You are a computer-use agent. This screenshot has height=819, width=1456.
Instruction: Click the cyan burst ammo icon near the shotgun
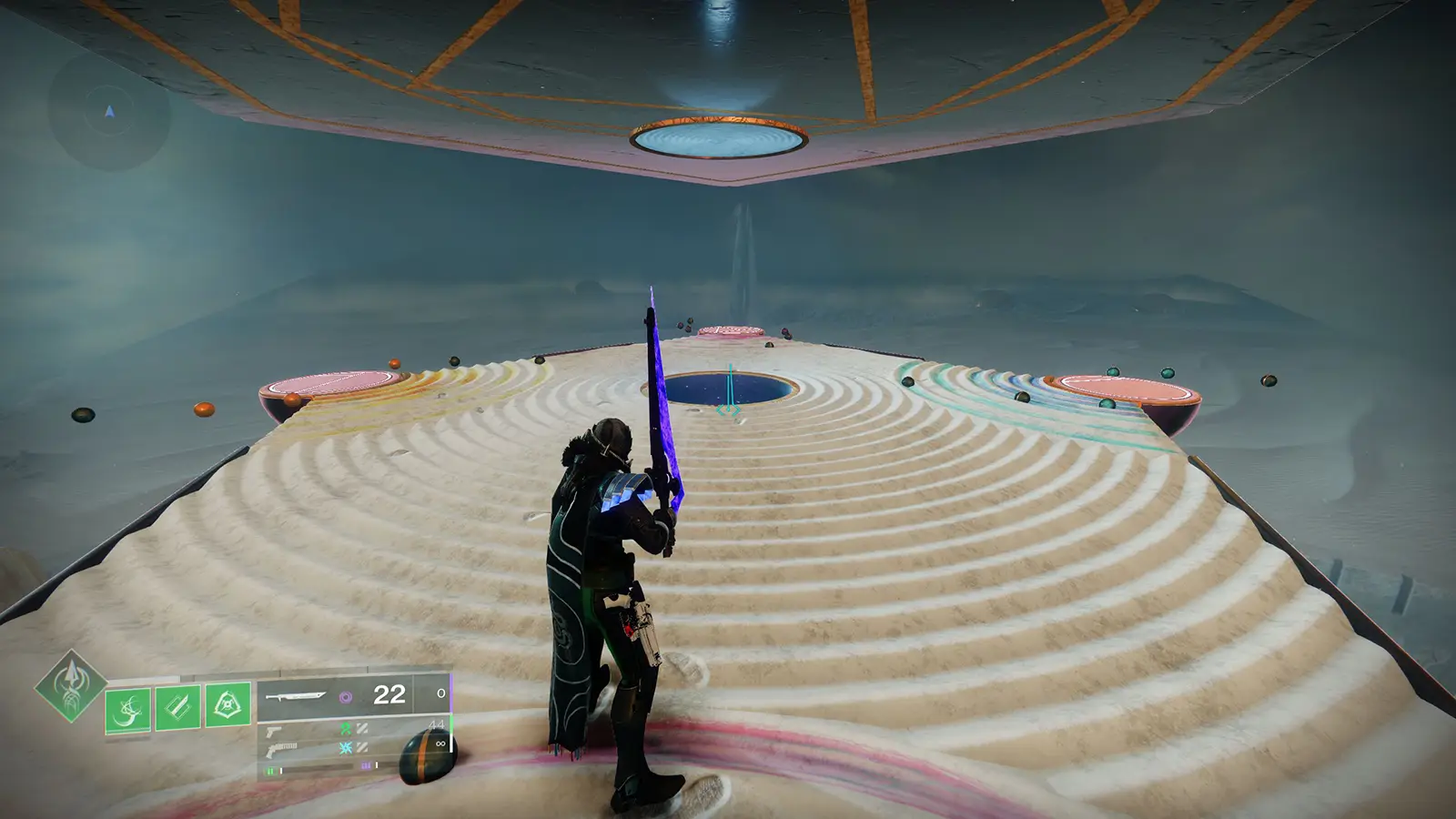click(348, 748)
